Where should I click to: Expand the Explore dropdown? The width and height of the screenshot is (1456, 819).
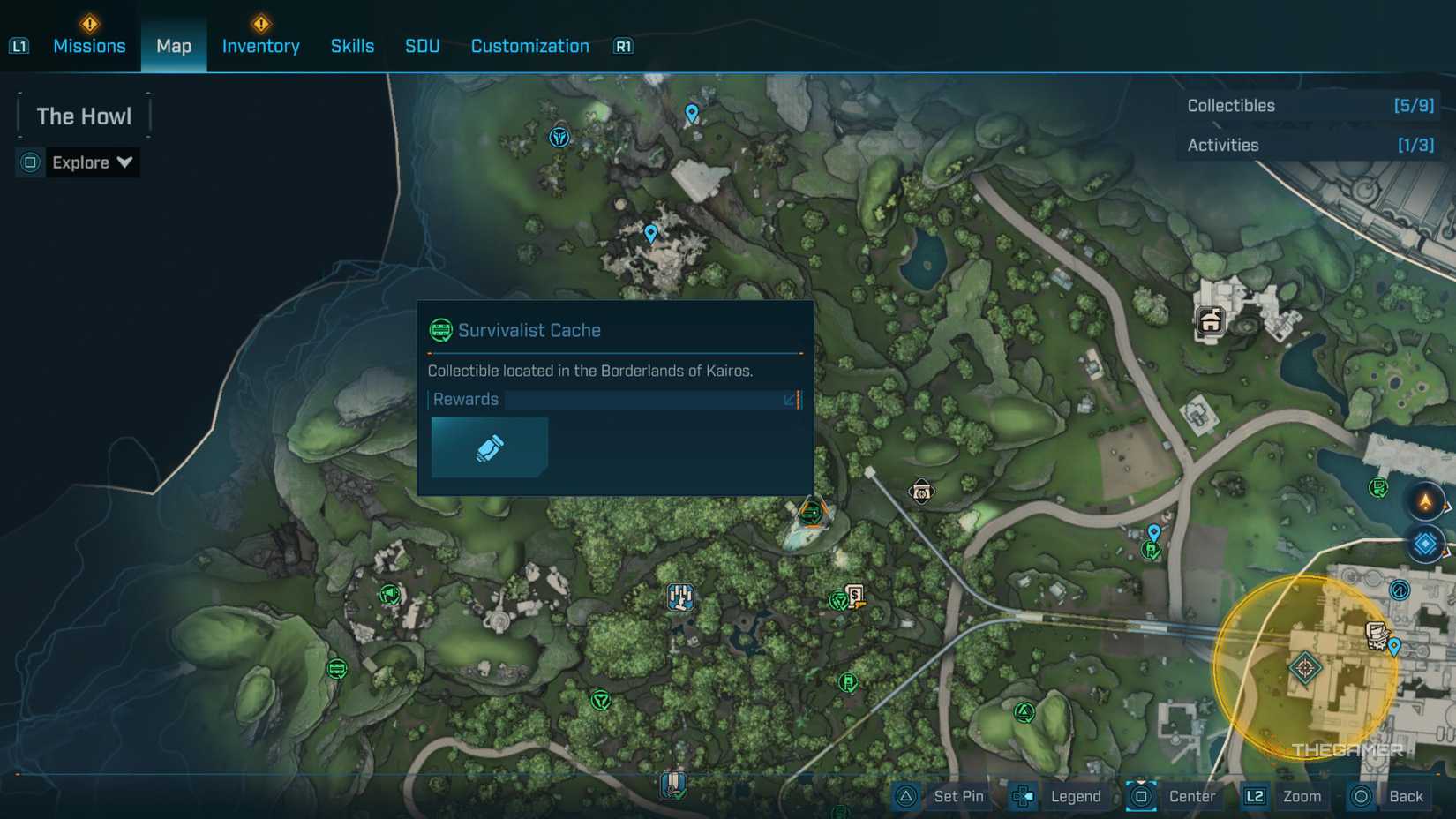(91, 162)
